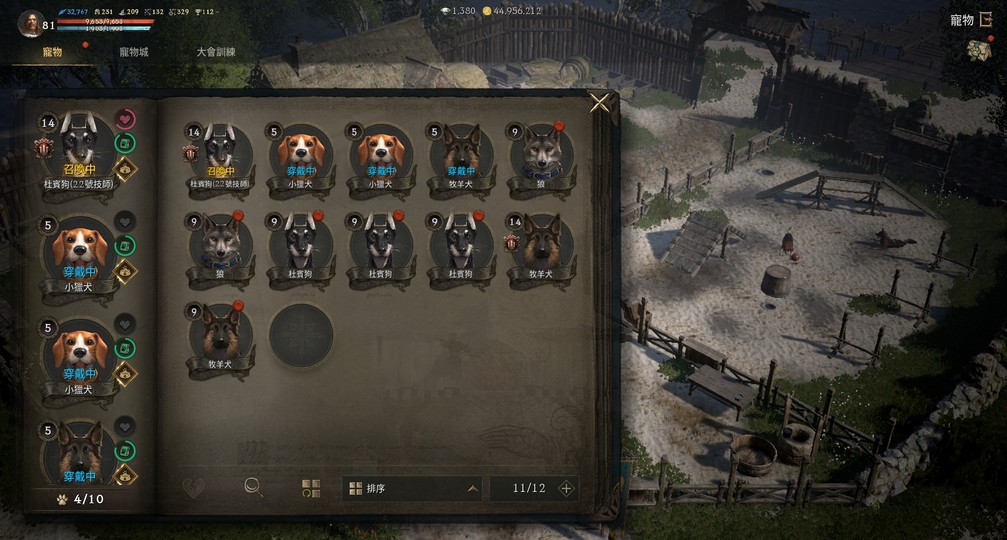Open the 排序 sort dropdown
The image size is (1007, 540).
pos(412,488)
